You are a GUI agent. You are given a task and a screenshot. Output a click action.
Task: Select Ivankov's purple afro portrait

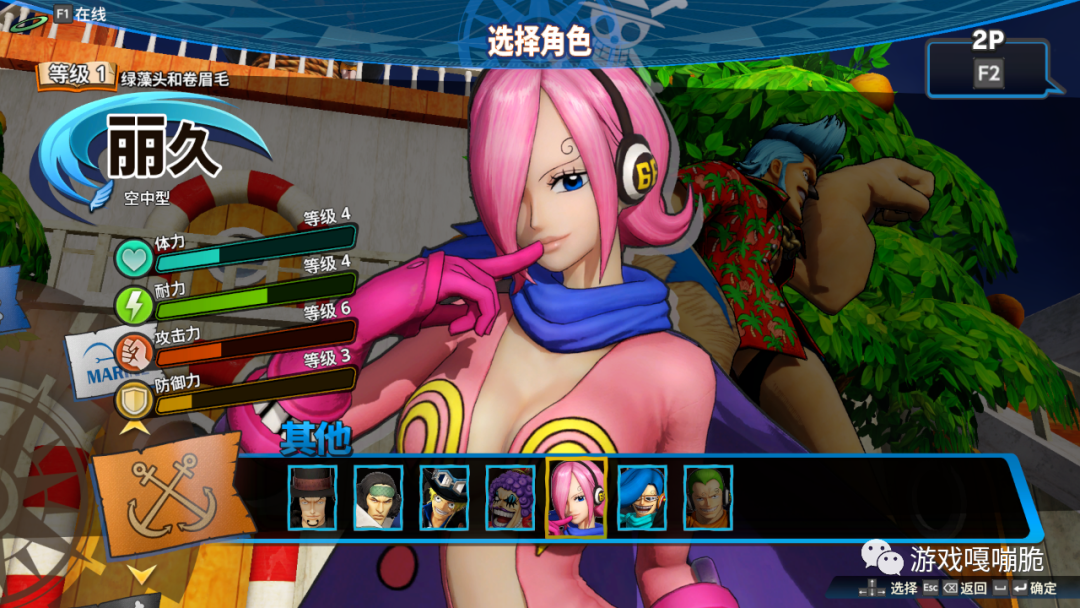pos(510,497)
